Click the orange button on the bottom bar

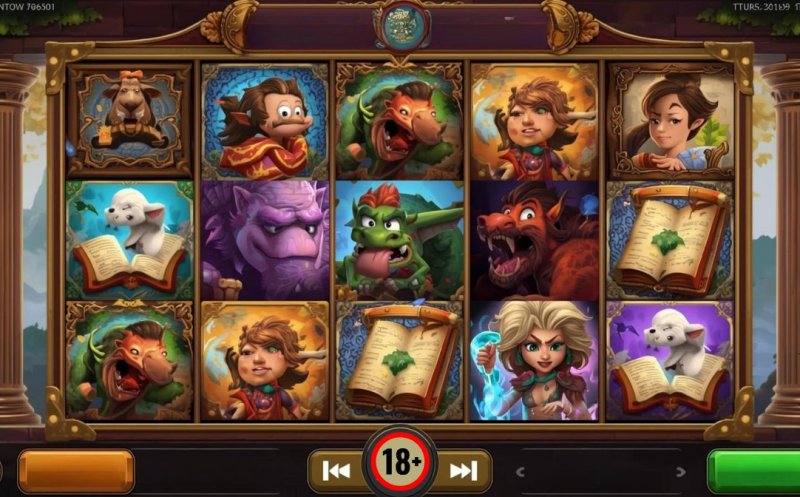76,471
